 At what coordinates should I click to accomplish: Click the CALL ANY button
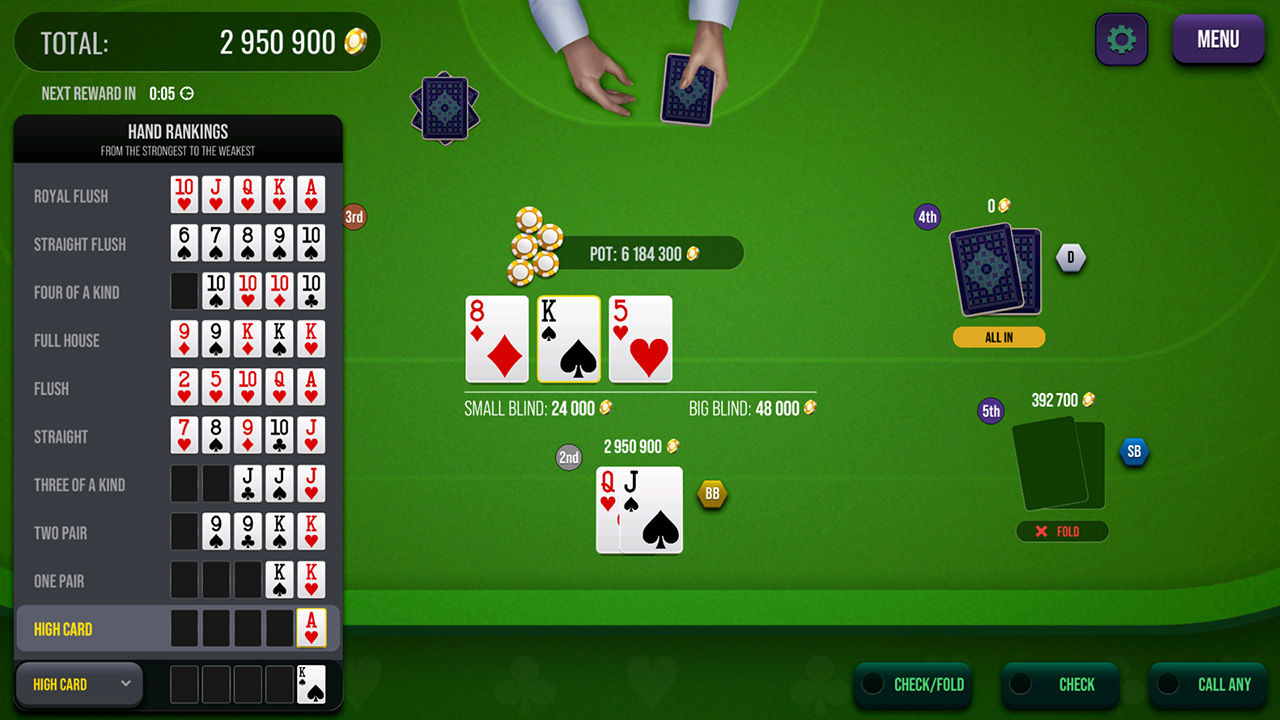1225,685
